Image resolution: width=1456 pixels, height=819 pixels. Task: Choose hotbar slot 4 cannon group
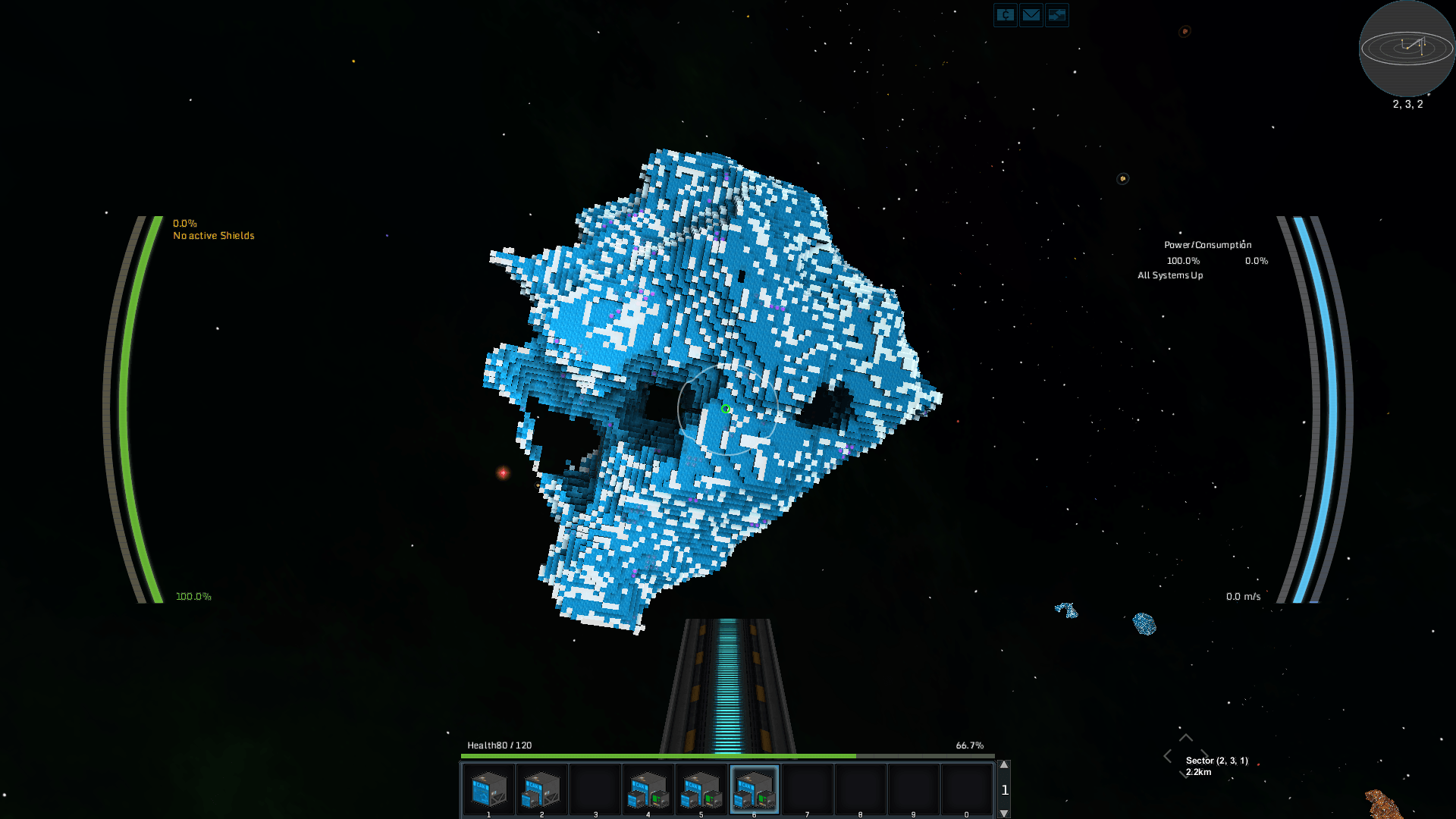point(648,789)
